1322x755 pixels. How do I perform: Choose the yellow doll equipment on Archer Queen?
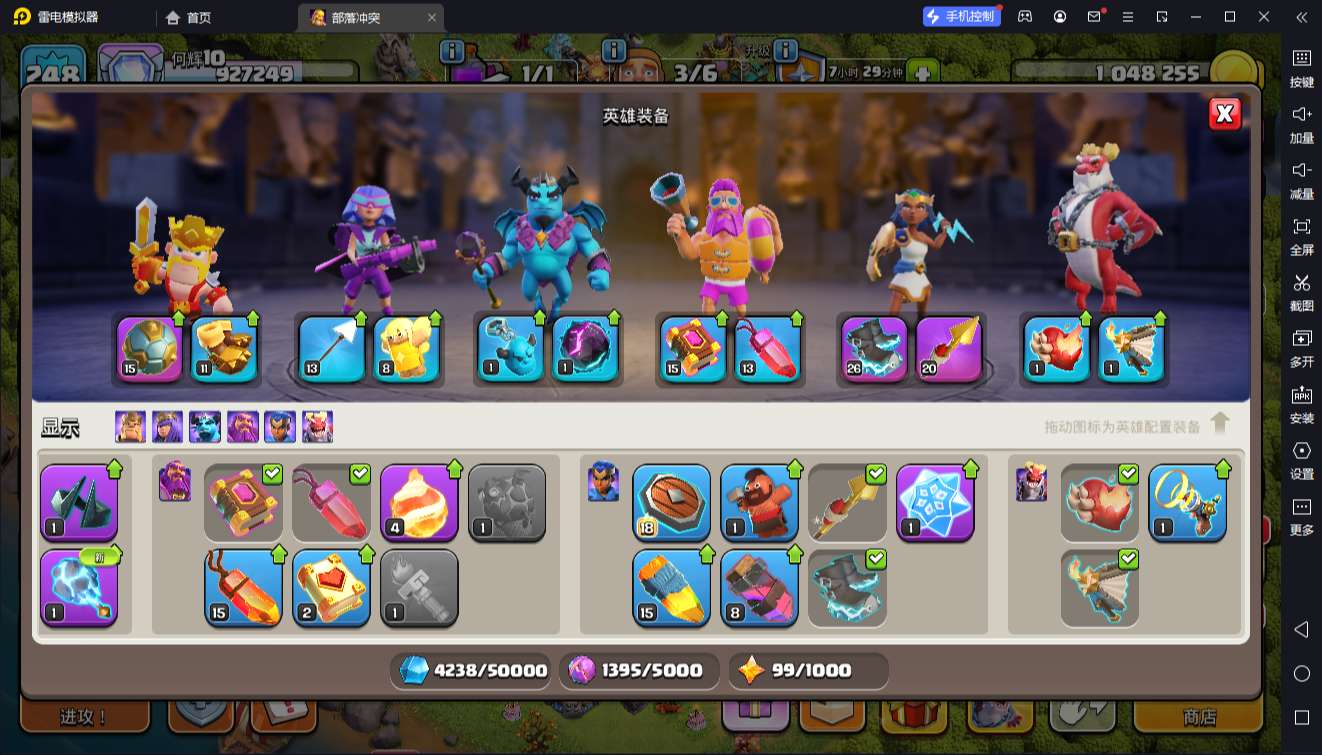pyautogui.click(x=407, y=348)
